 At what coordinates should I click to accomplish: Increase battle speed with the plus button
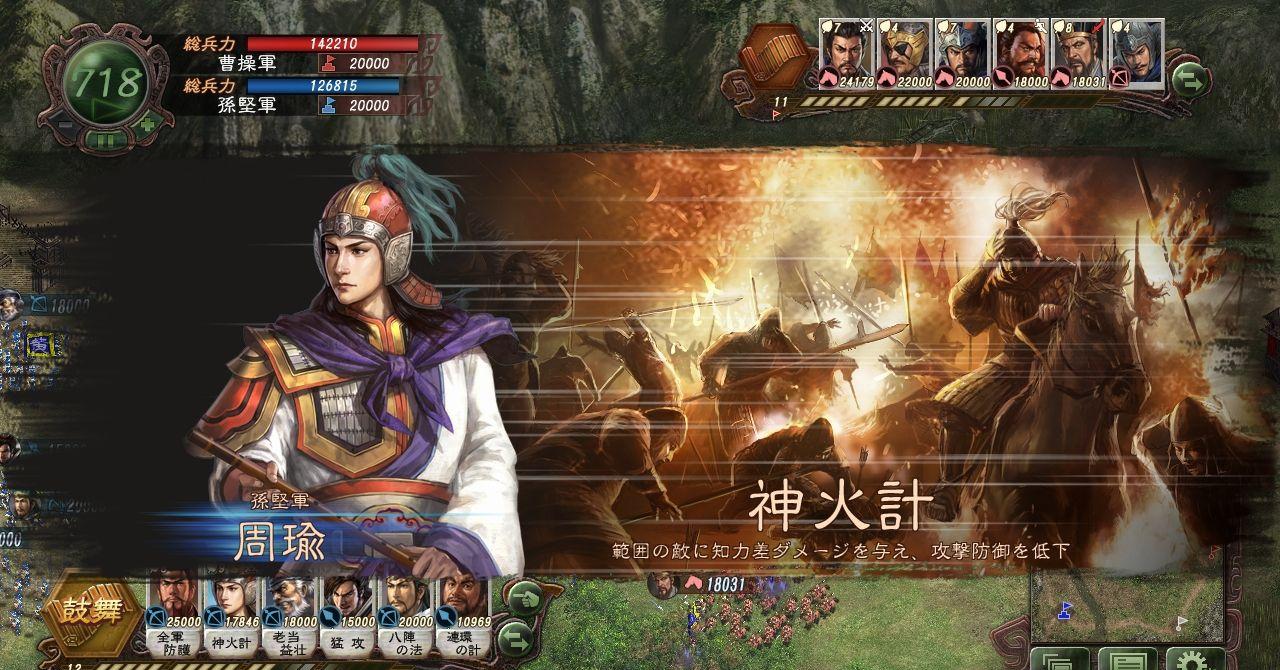coord(148,125)
